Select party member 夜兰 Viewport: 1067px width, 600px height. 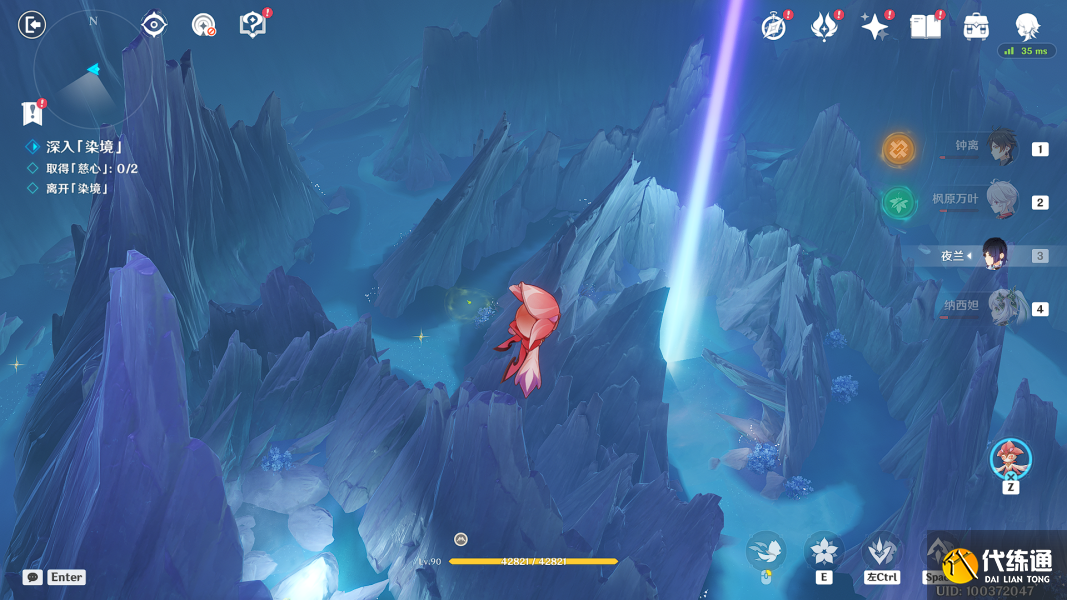[x=995, y=255]
